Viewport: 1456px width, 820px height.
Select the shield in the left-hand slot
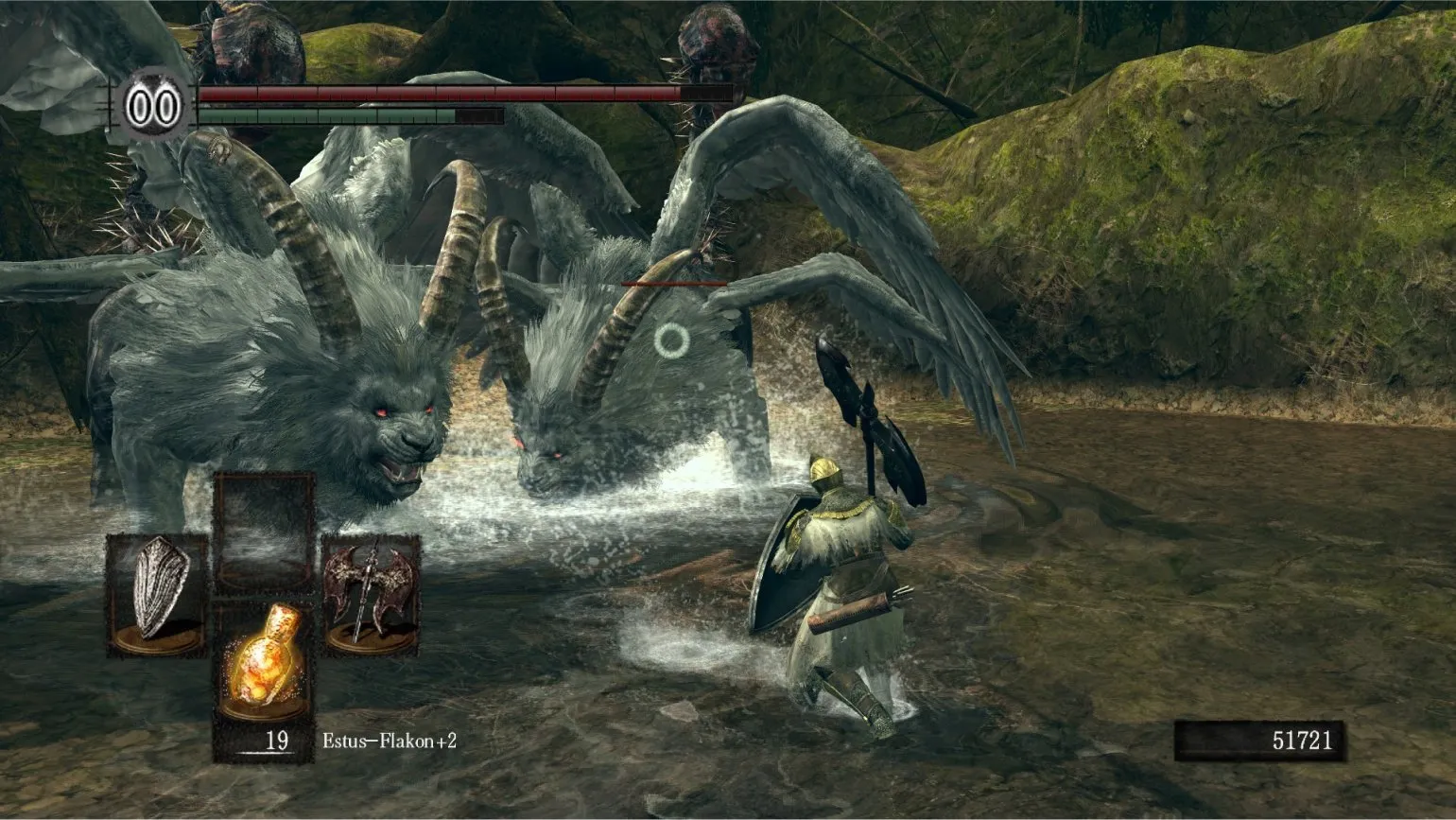(157, 593)
